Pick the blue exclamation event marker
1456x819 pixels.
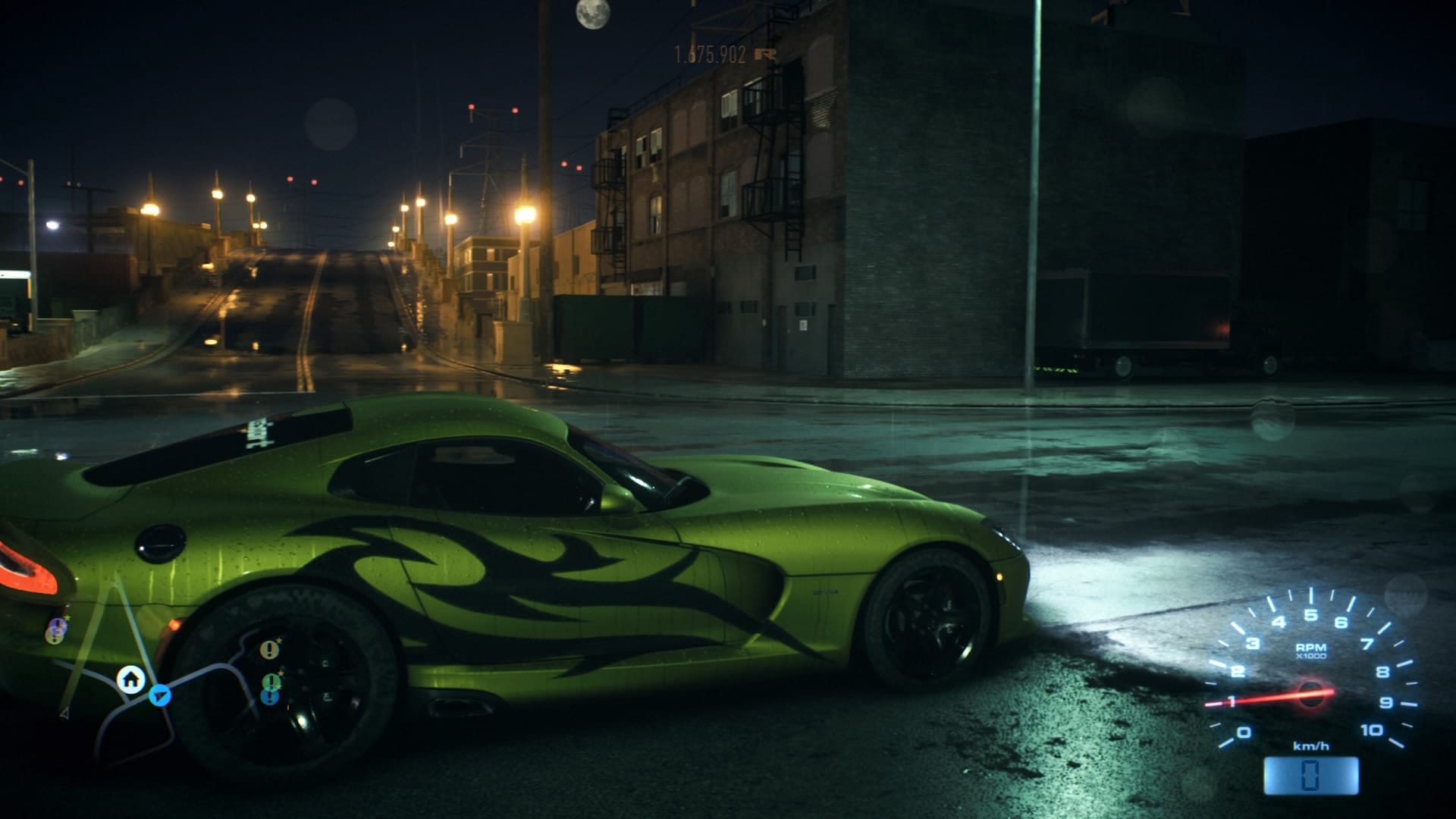point(271,696)
